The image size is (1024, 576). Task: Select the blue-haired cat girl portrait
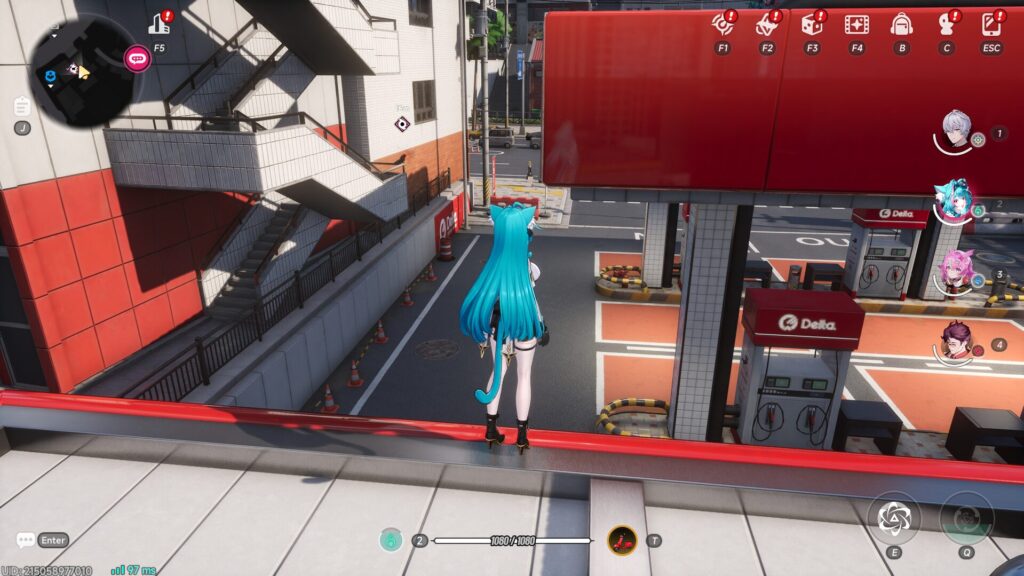click(952, 200)
